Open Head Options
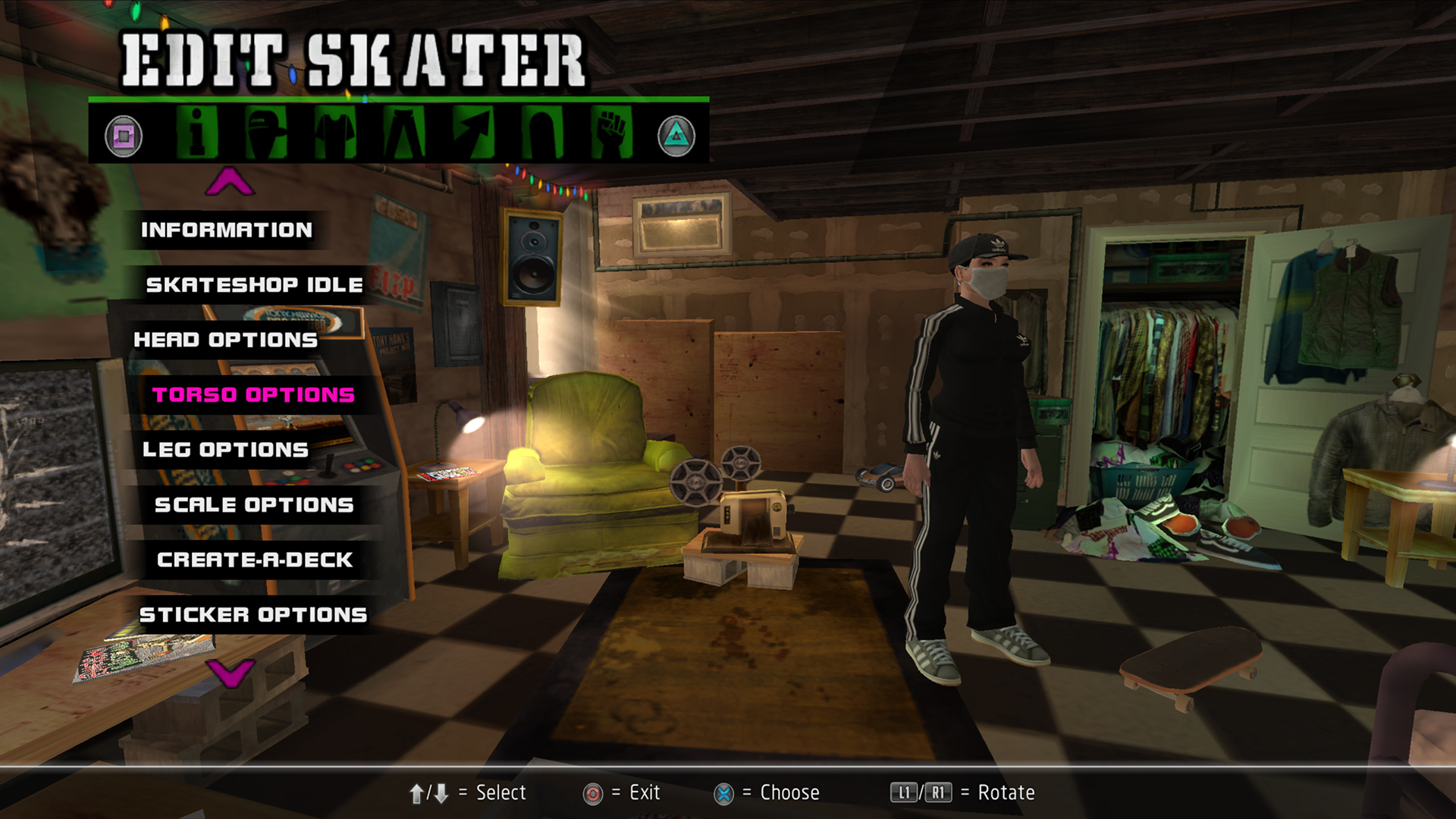The width and height of the screenshot is (1456, 819). pyautogui.click(x=225, y=340)
